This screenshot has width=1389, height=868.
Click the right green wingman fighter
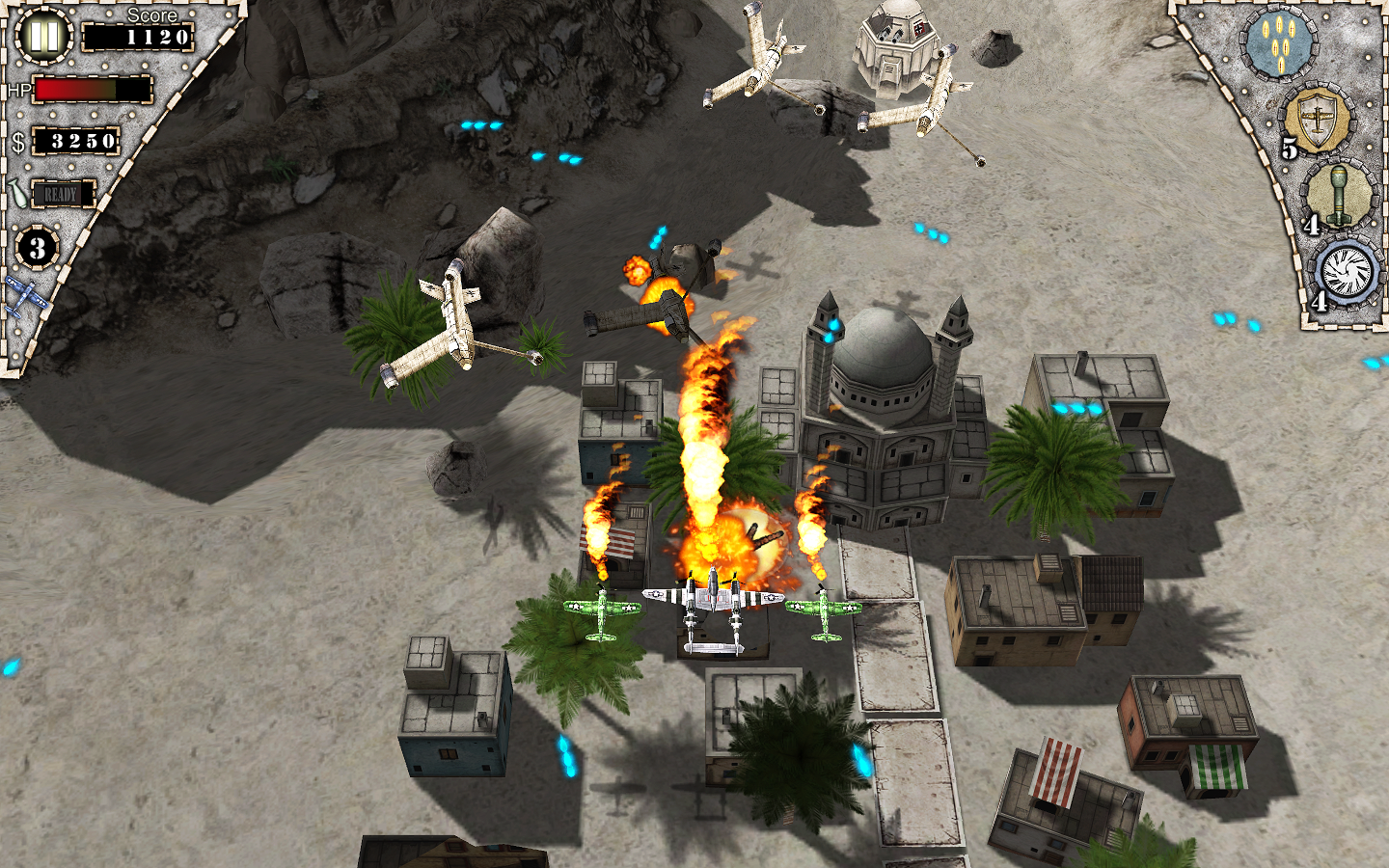click(825, 608)
